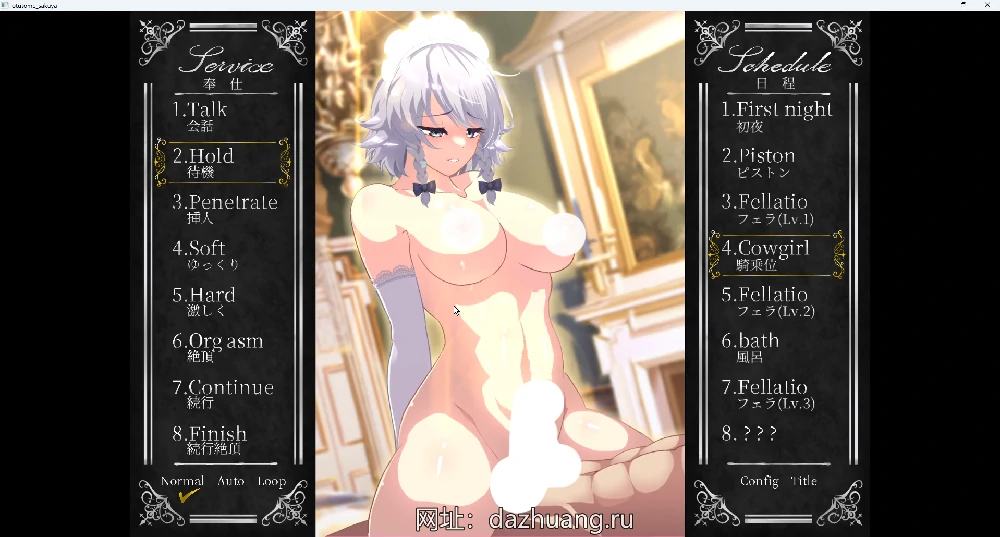
Task: Select the locked 8.??? schedule entry
Action: pyautogui.click(x=749, y=434)
